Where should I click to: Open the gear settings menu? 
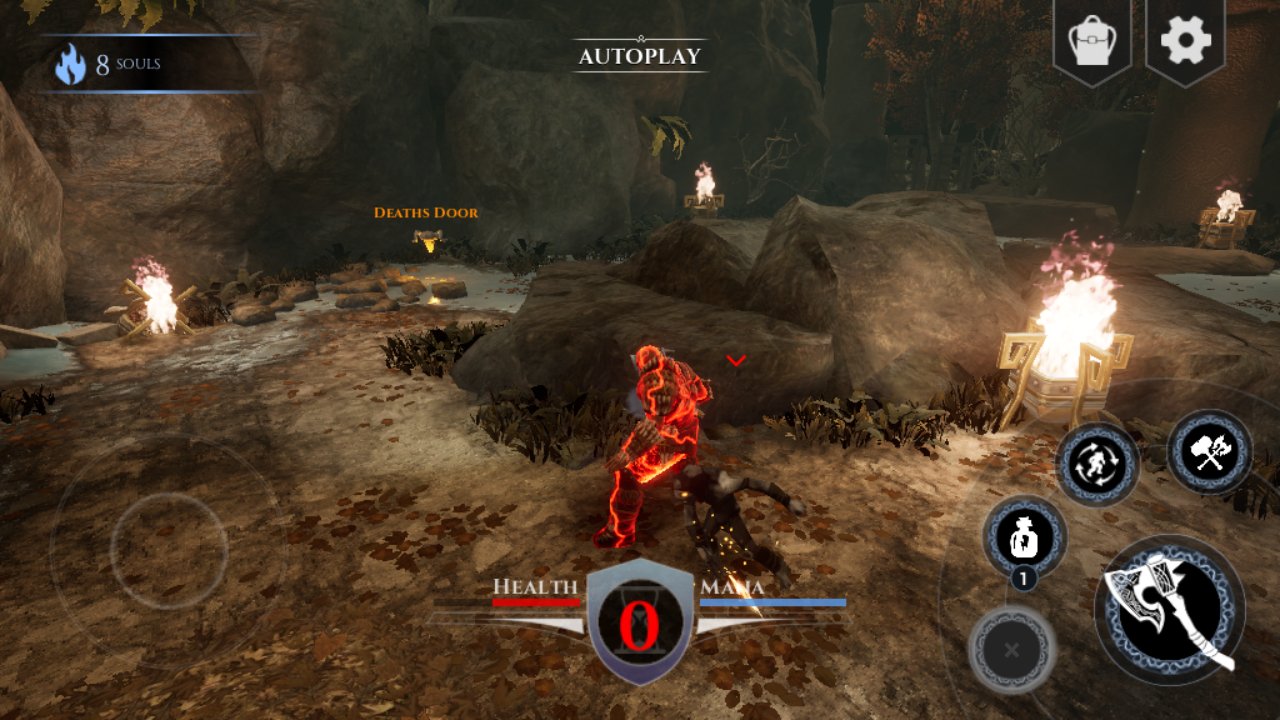1185,41
